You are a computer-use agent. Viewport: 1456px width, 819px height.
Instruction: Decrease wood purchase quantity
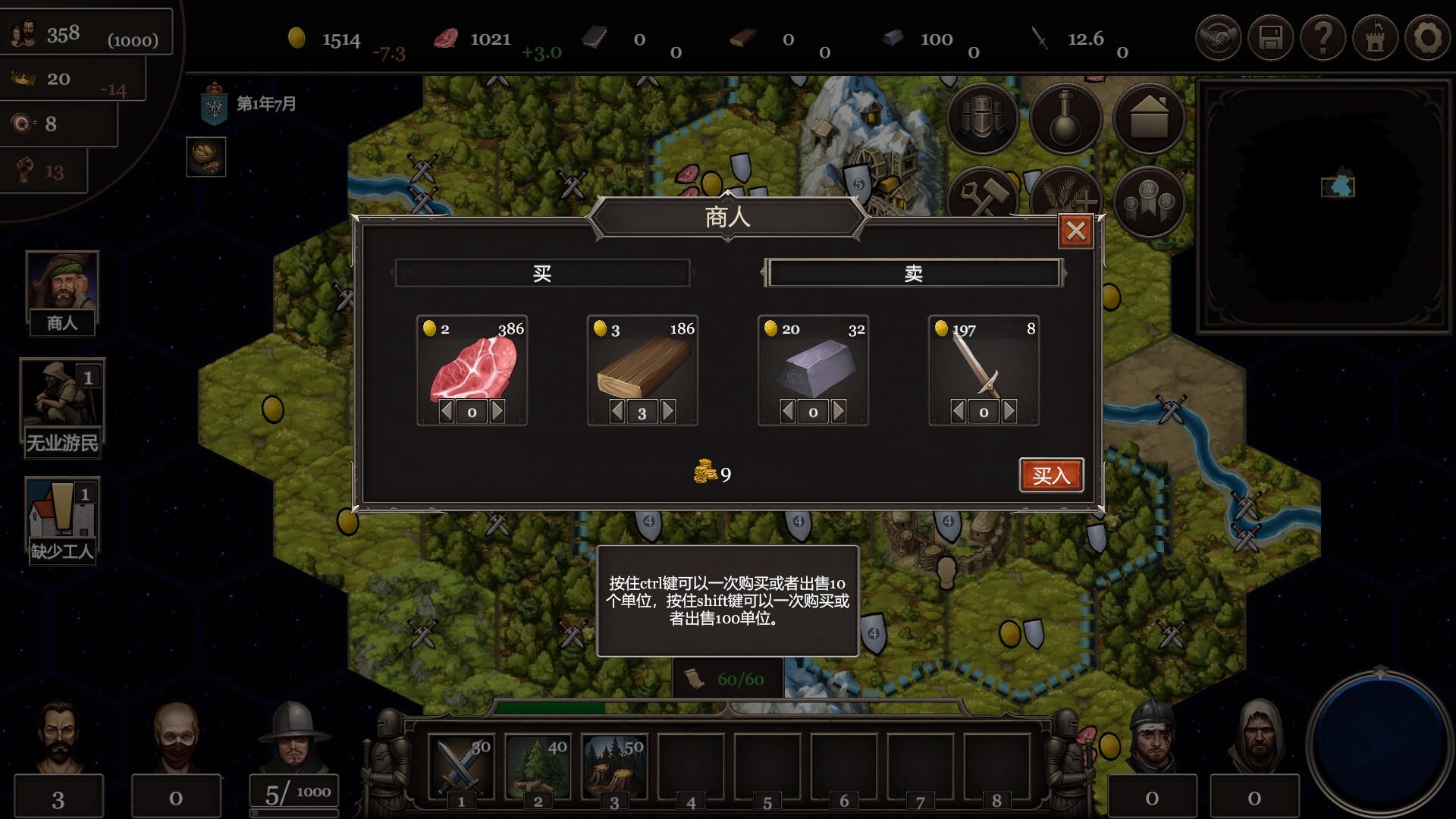click(617, 412)
